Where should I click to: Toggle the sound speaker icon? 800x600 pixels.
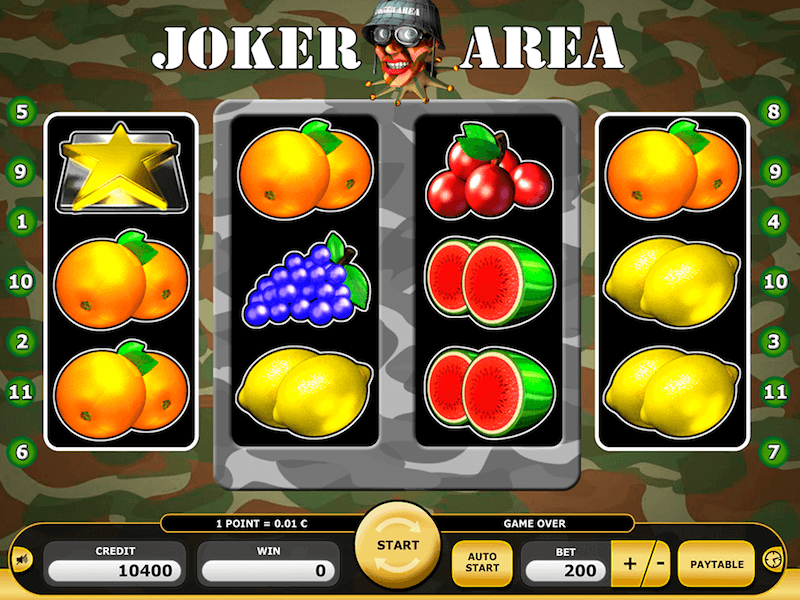point(20,558)
